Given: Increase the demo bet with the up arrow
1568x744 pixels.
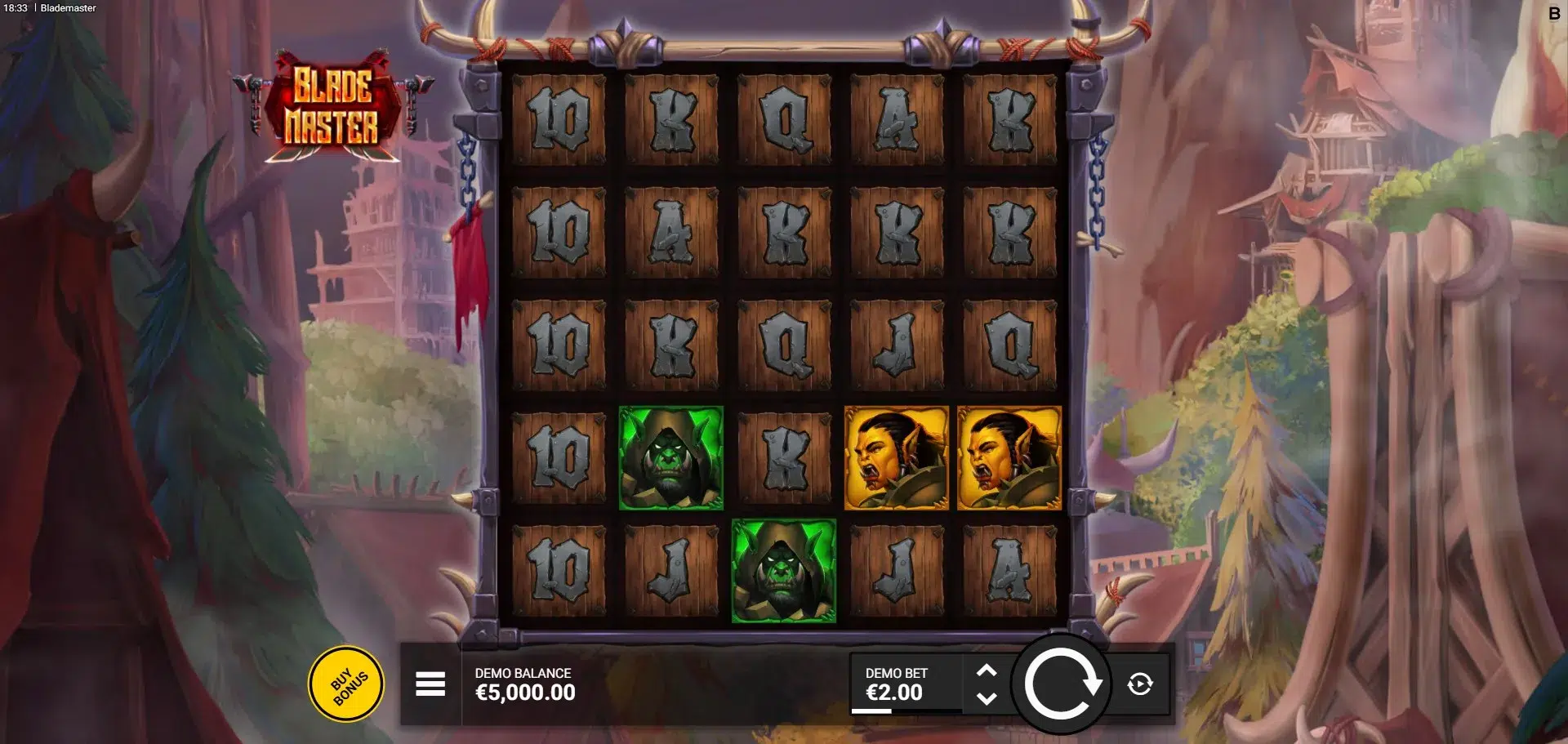Looking at the screenshot, I should click(x=987, y=670).
